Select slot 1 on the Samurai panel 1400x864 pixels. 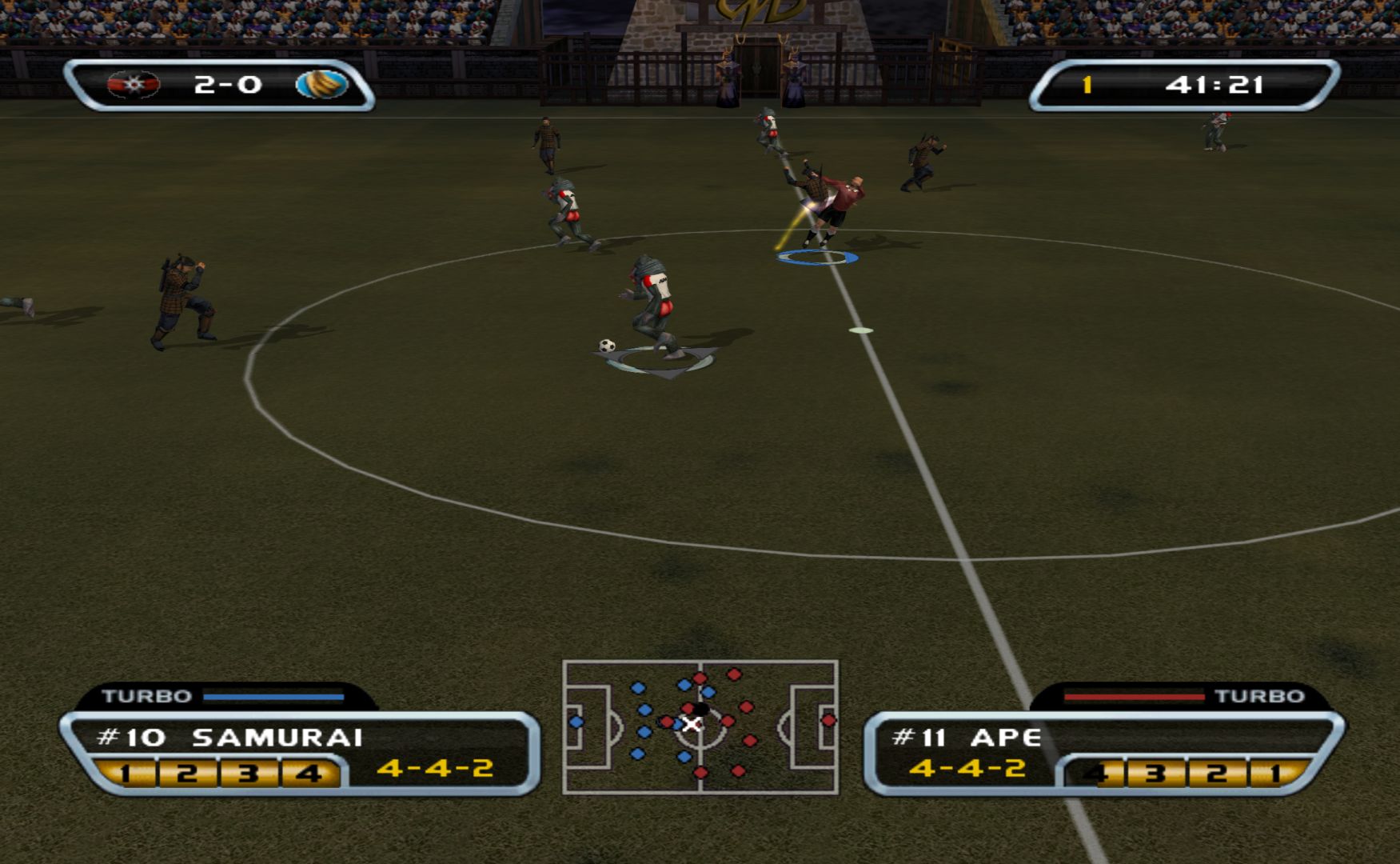125,774
